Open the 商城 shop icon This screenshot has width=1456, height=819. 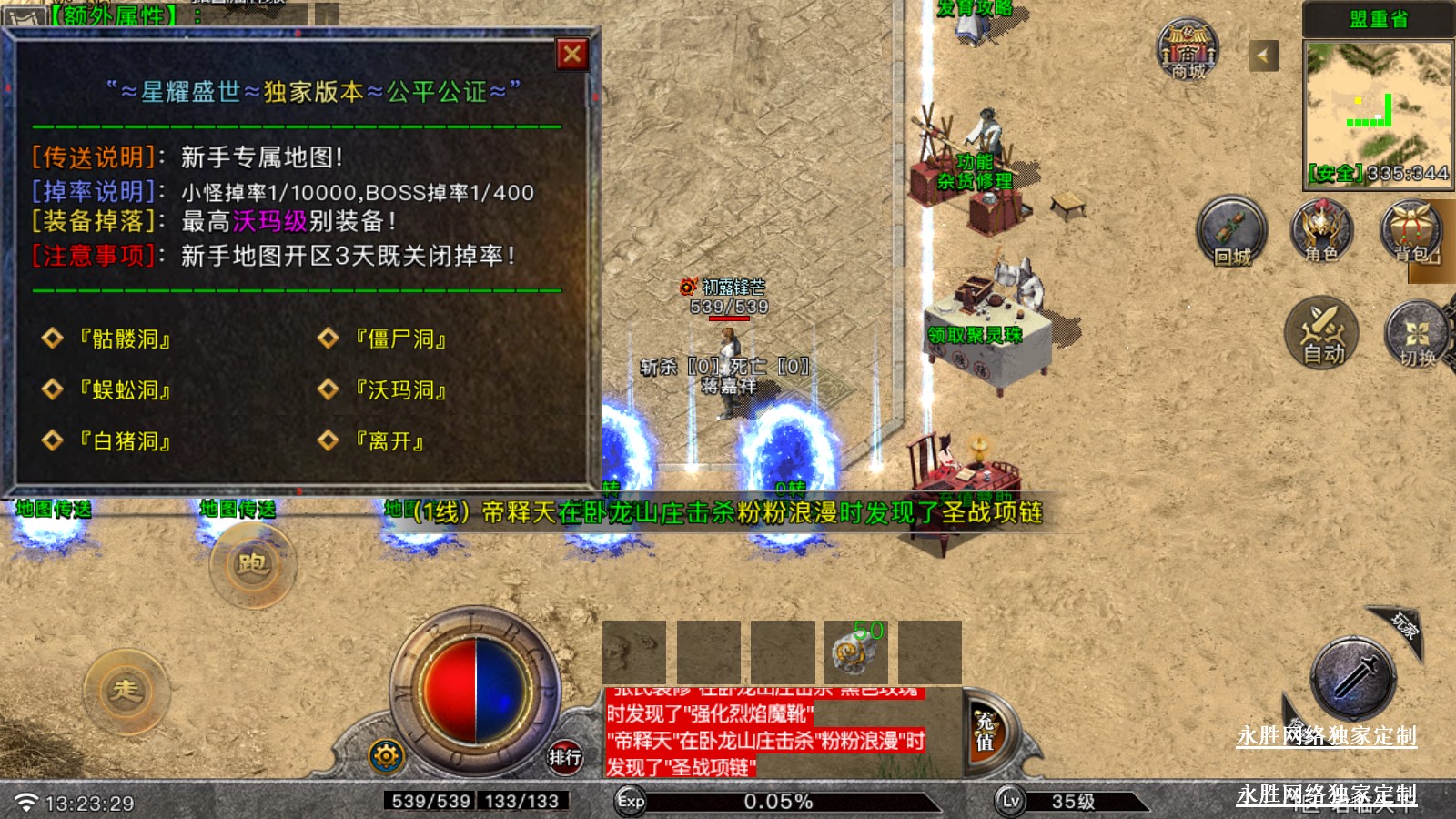(x=1188, y=50)
